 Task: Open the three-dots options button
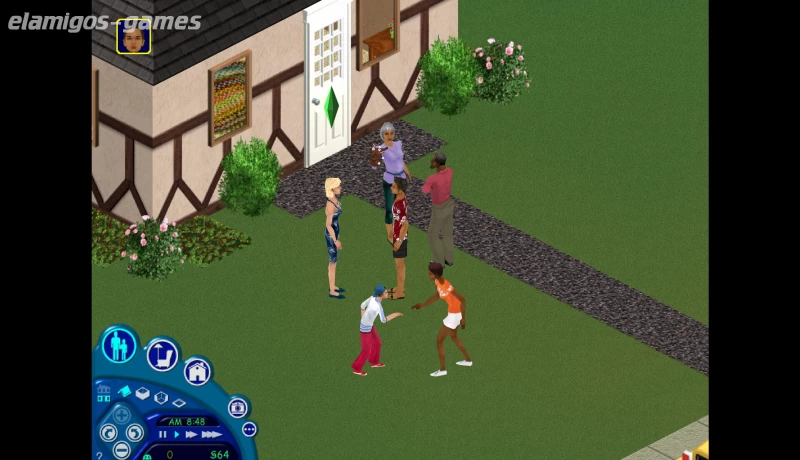coord(249,429)
